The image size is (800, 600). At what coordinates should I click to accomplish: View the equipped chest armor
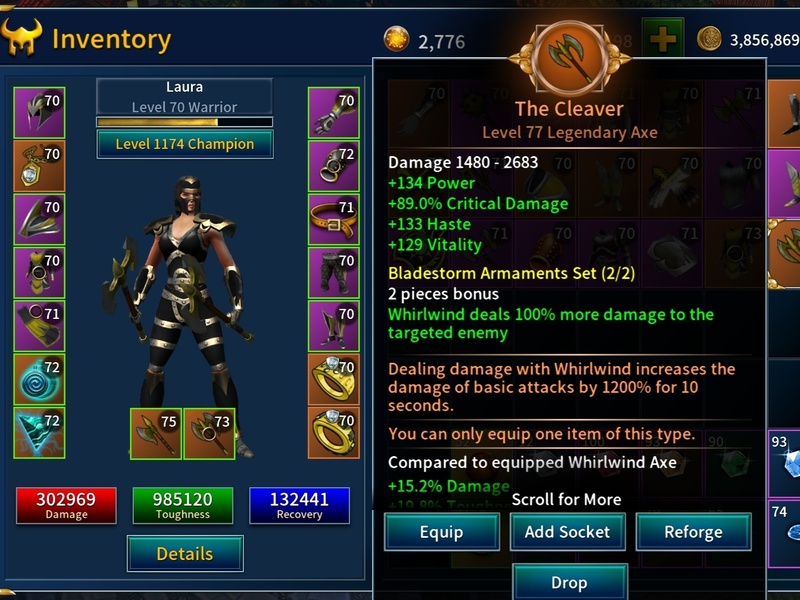tap(39, 272)
